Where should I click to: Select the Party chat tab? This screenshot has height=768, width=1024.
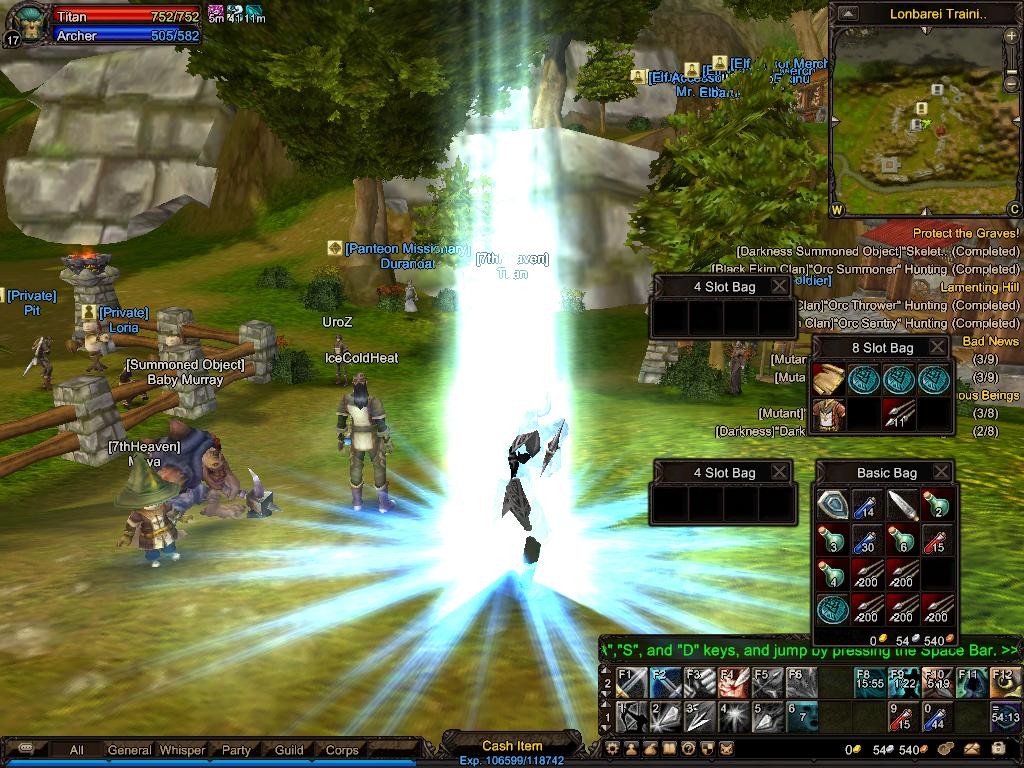[236, 749]
